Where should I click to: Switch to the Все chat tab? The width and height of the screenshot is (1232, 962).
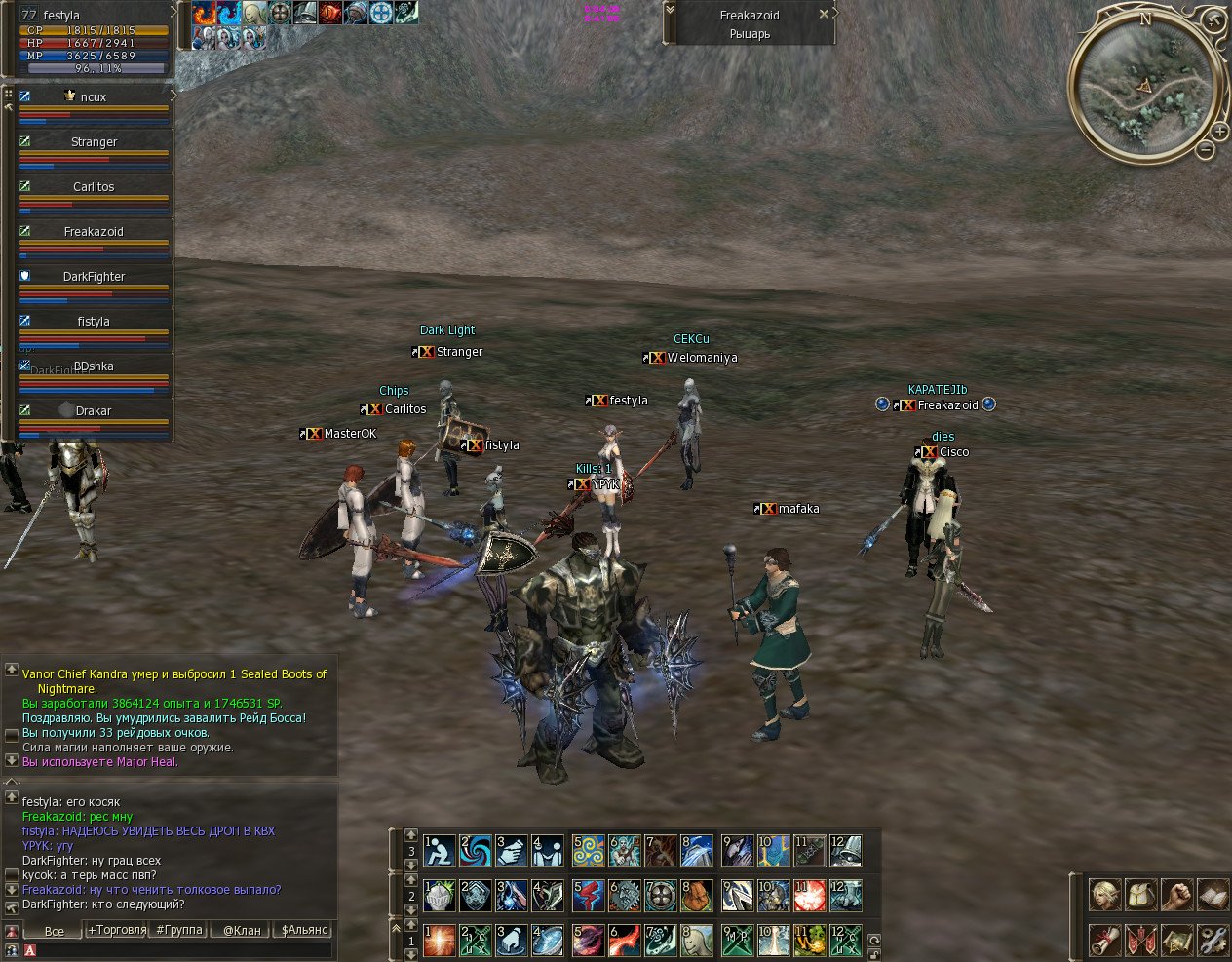tap(55, 931)
